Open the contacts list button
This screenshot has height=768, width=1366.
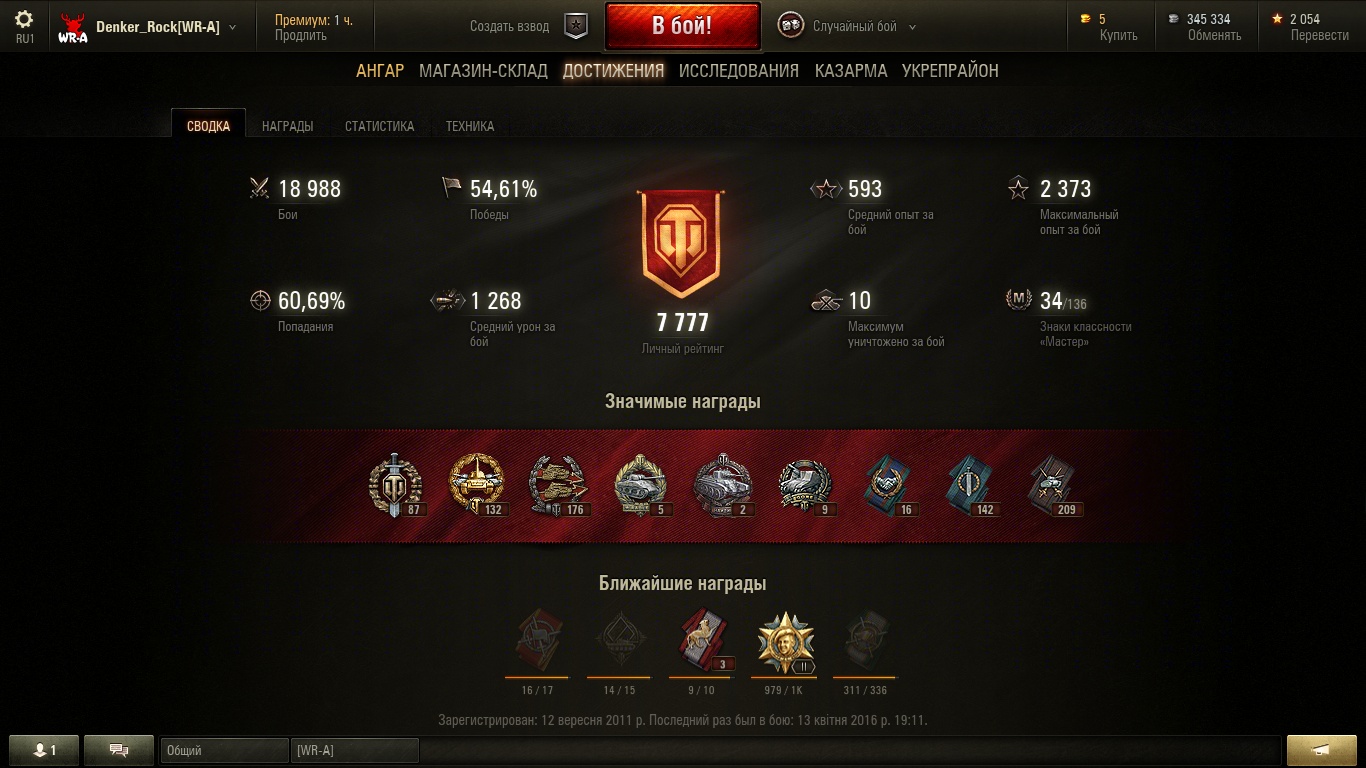[x=43, y=750]
